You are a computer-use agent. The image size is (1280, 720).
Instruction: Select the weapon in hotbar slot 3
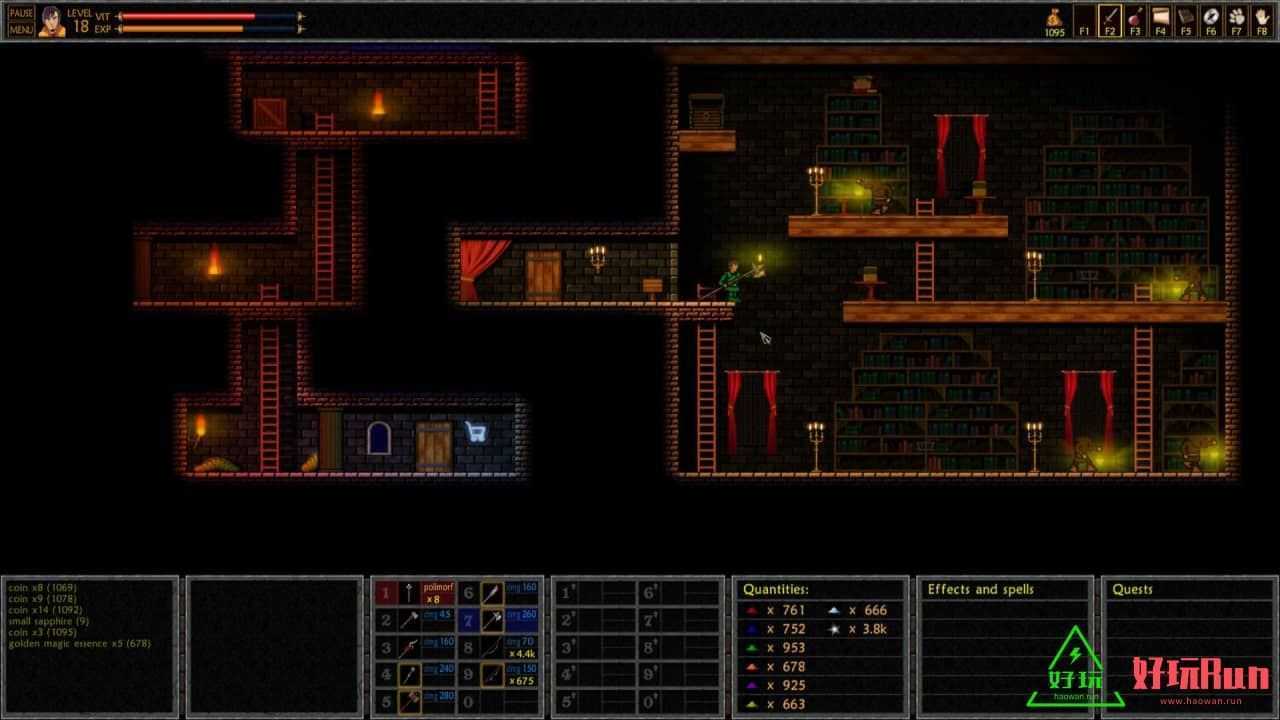click(410, 648)
